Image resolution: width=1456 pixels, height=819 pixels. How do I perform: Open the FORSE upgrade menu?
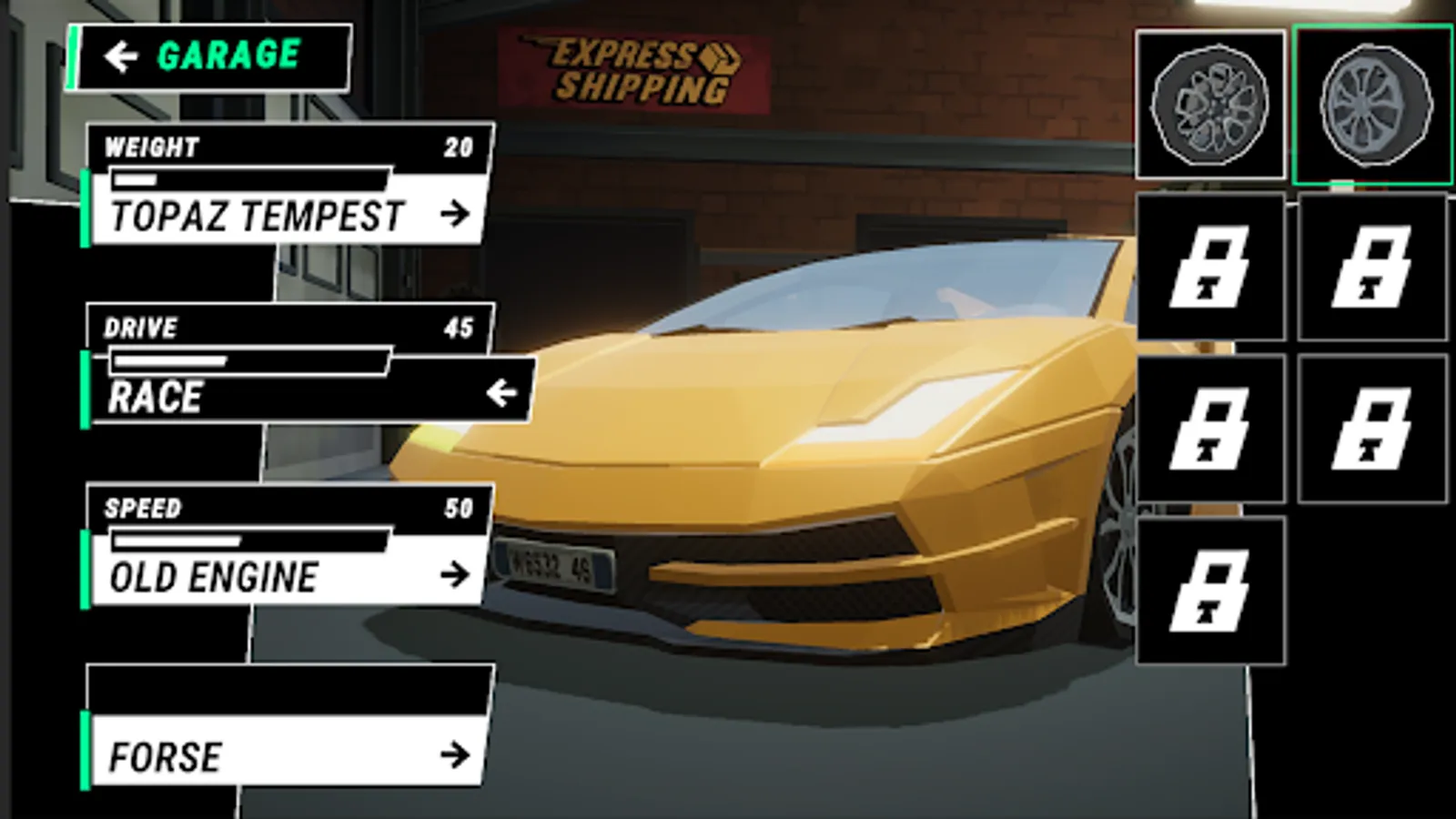[x=282, y=754]
